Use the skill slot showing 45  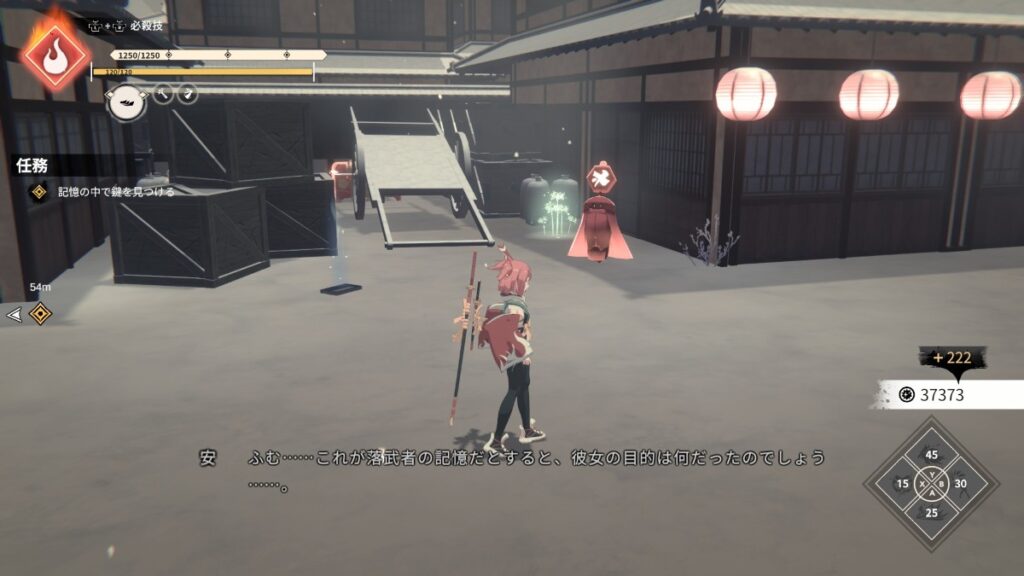[x=931, y=456]
